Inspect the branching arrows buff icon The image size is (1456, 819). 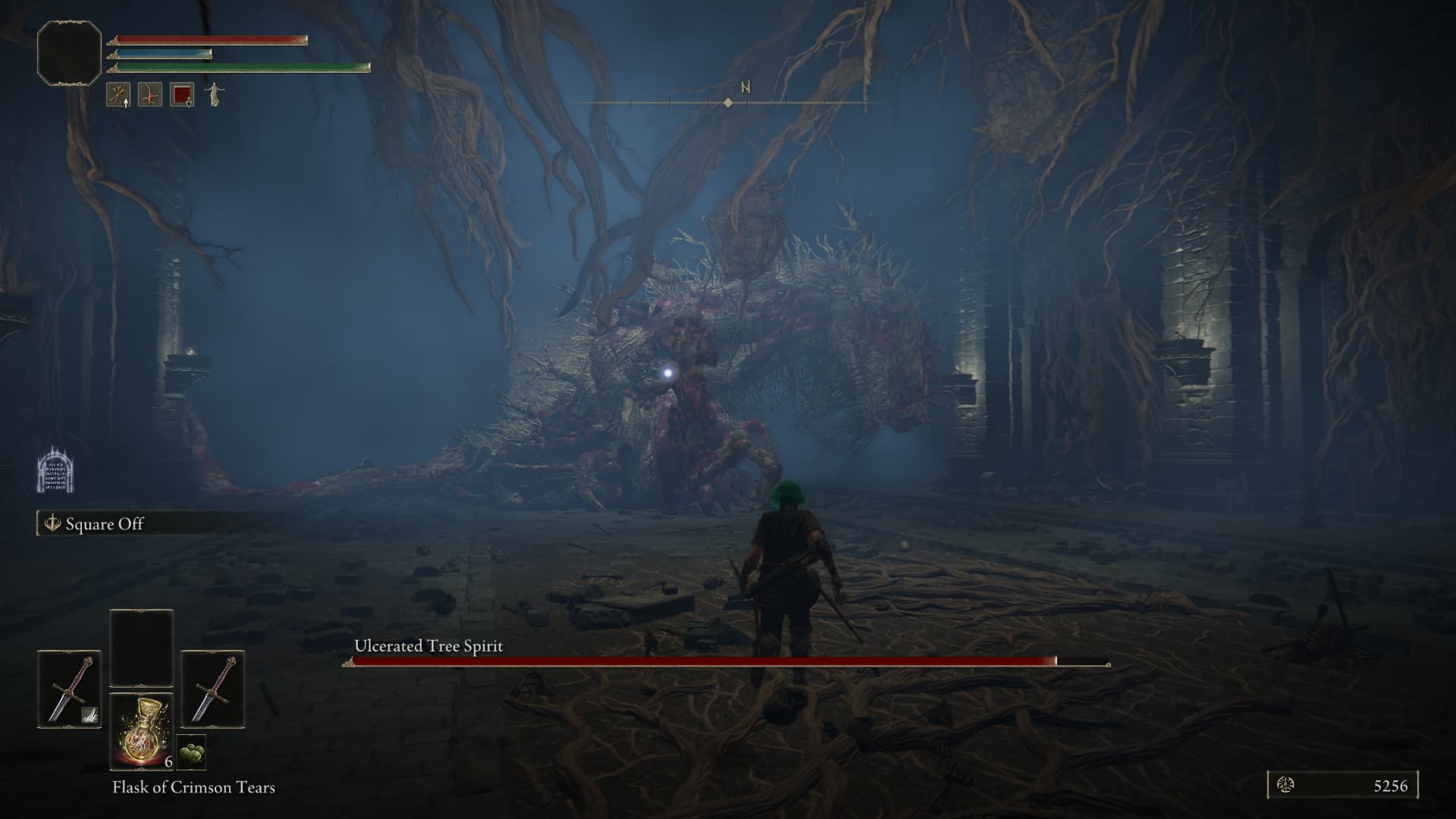tap(118, 95)
